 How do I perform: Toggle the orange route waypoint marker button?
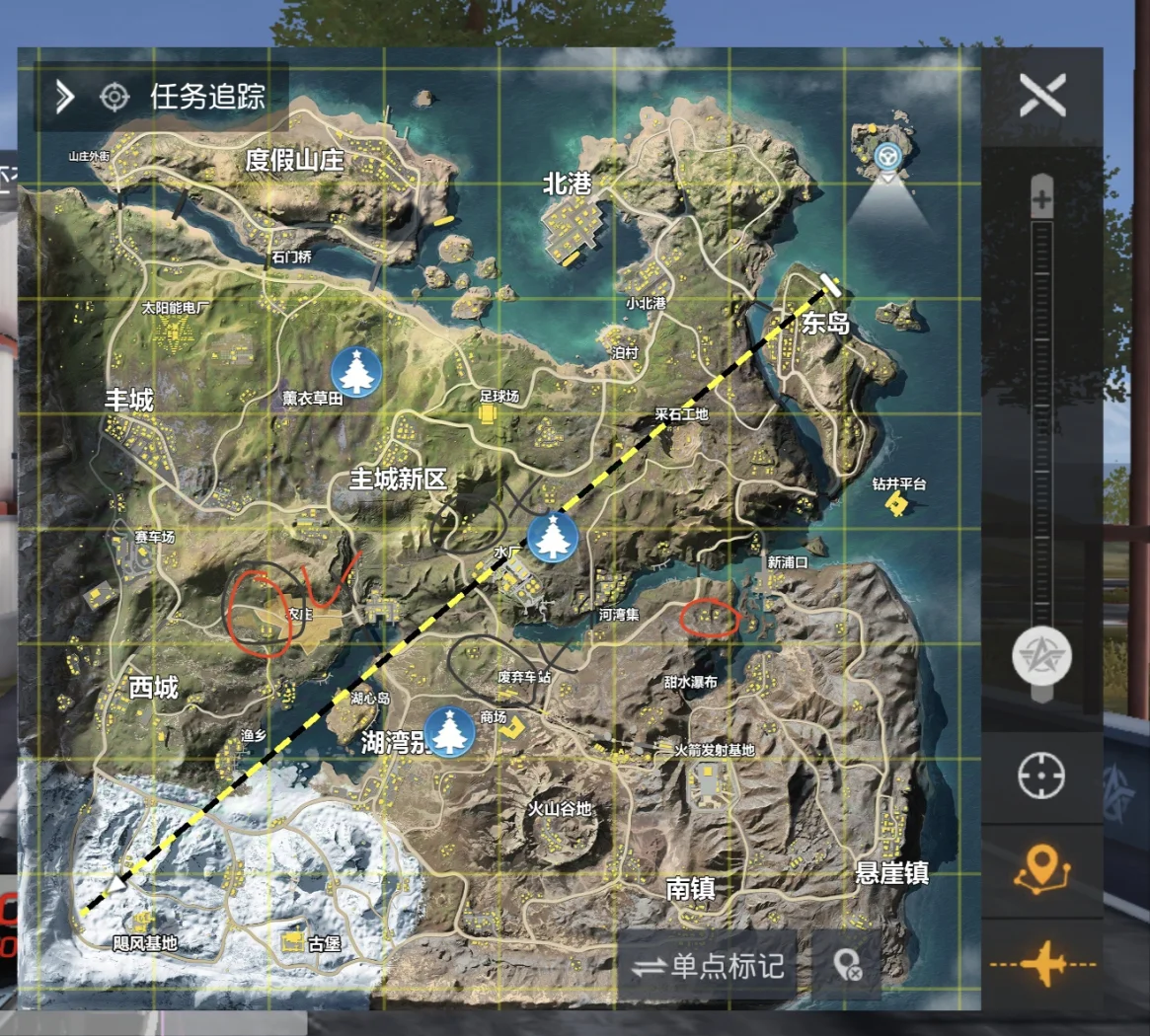(x=1041, y=871)
